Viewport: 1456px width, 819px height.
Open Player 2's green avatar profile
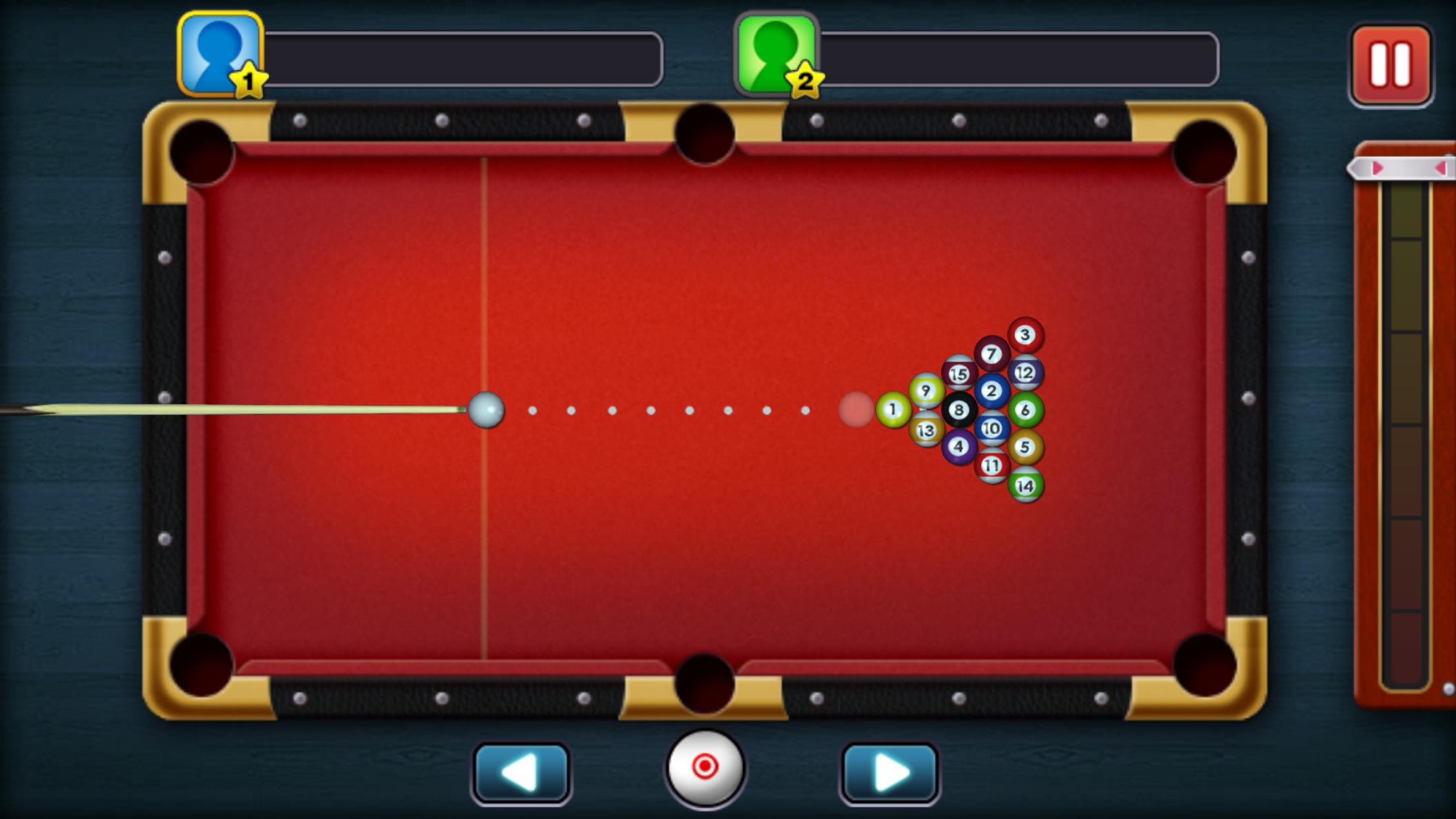(777, 49)
